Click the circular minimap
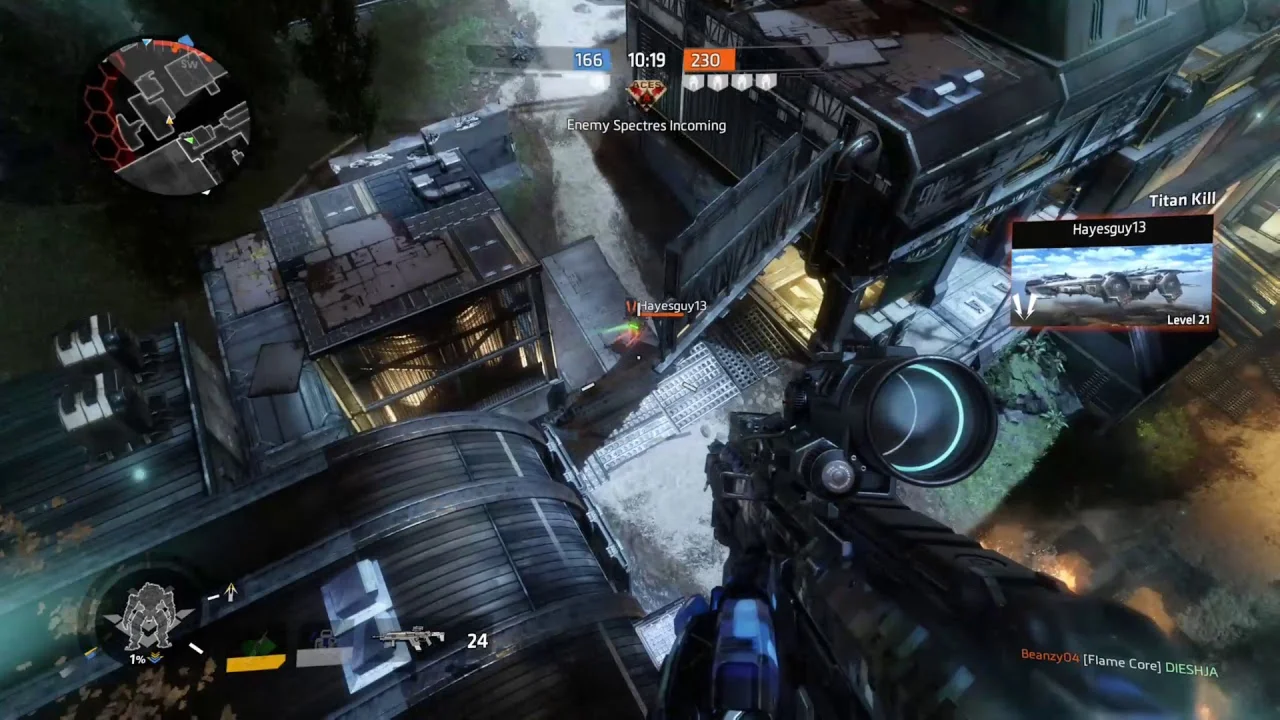 pyautogui.click(x=170, y=117)
